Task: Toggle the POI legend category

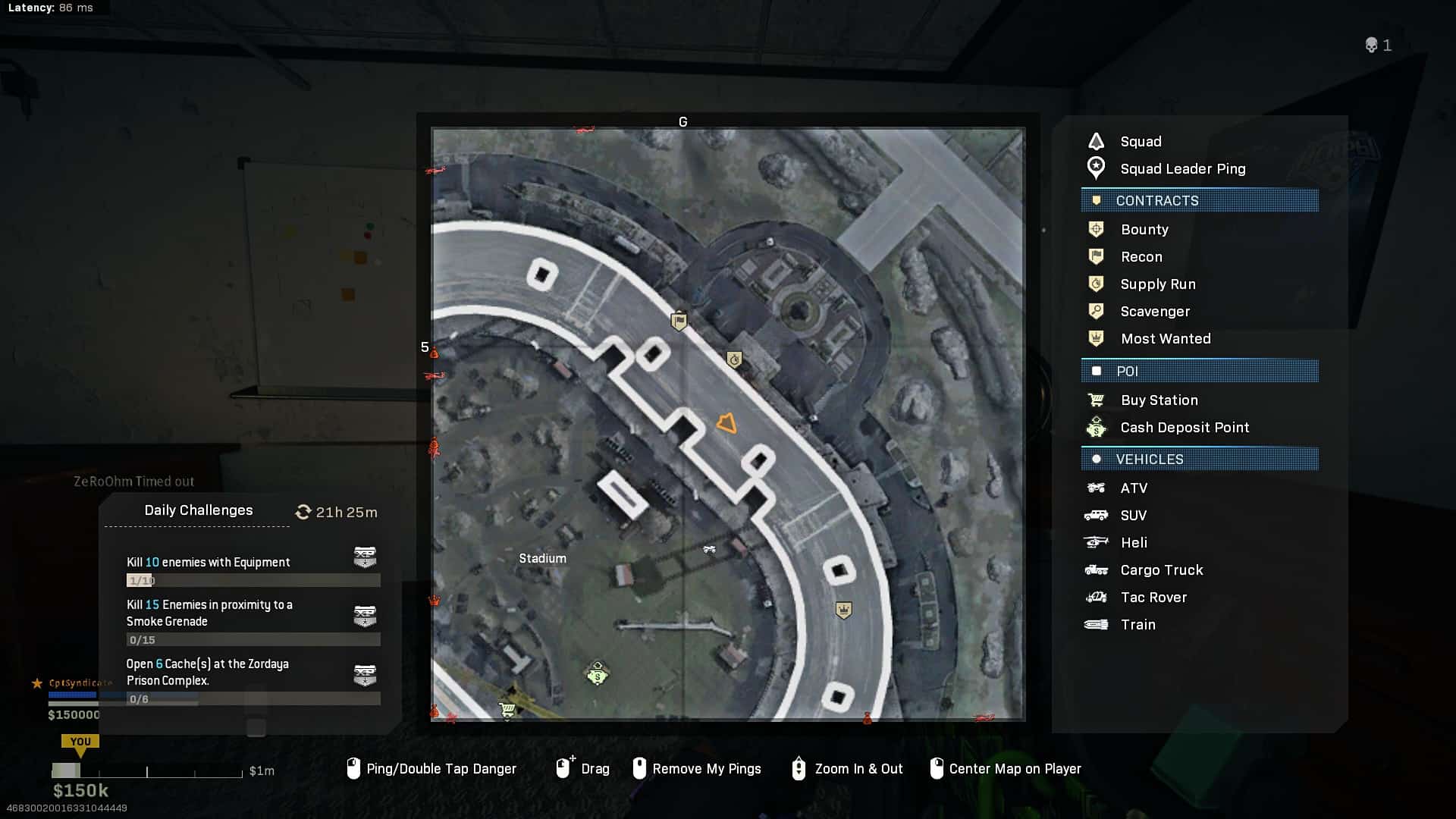Action: [1199, 372]
